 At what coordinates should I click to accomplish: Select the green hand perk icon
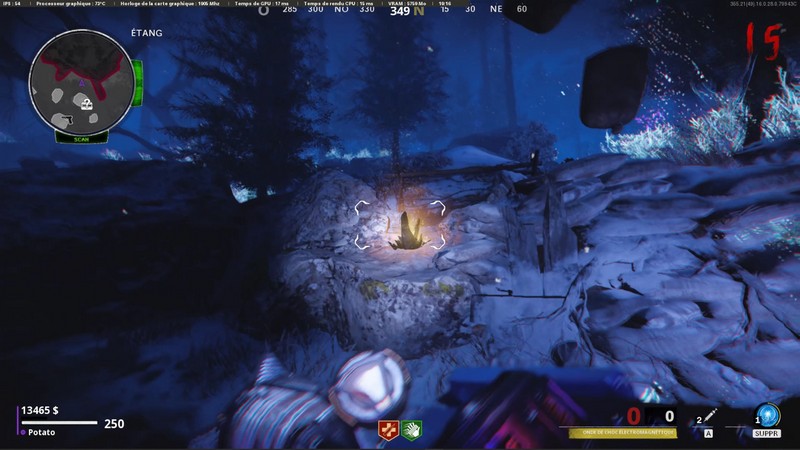point(411,430)
